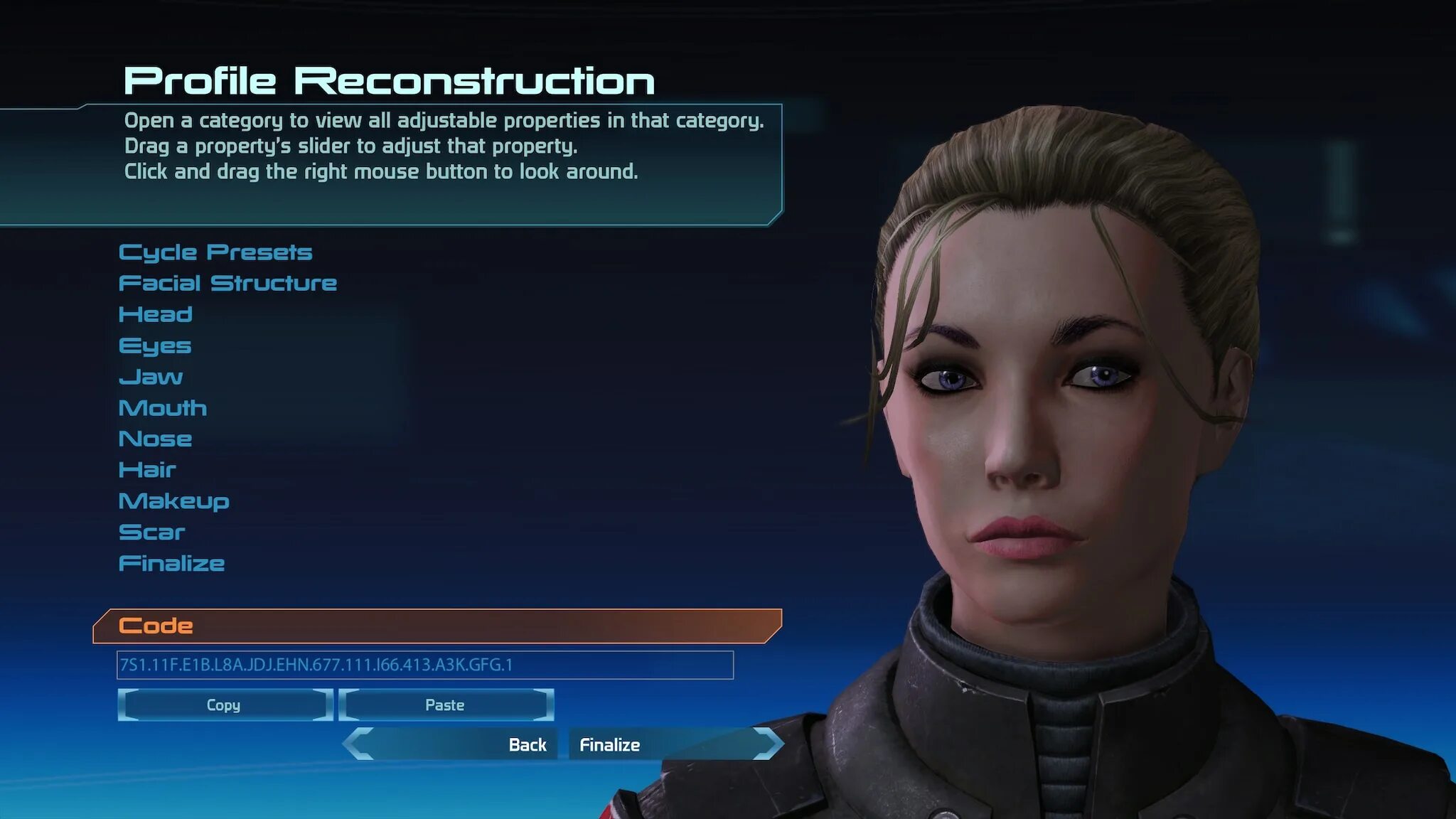Open the Mouth category

click(163, 408)
